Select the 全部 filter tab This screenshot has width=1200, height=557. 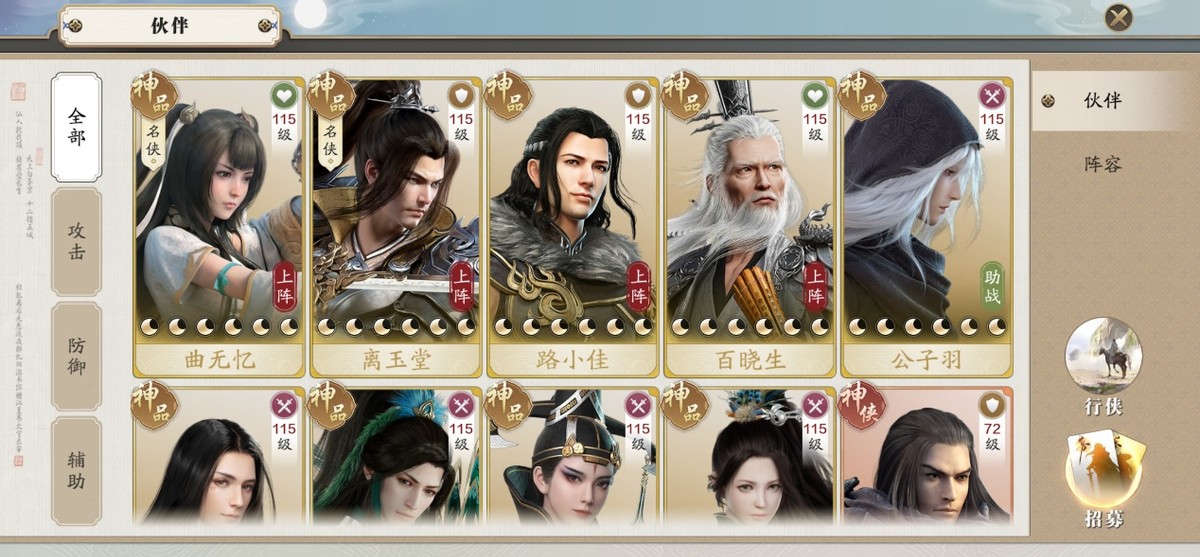click(x=77, y=127)
